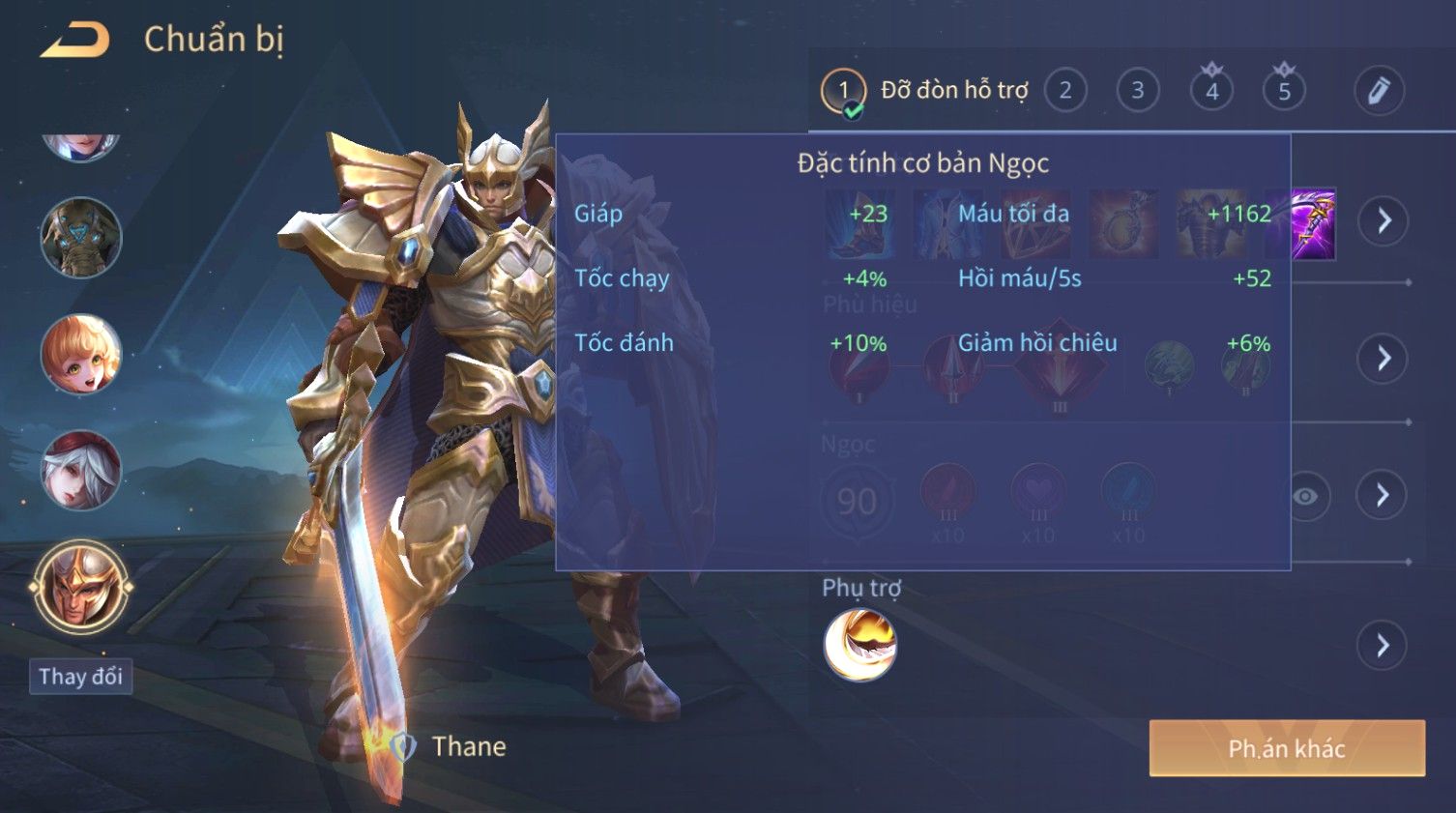The height and width of the screenshot is (813, 1456).
Task: Open the equipment items arrow
Action: 1383,221
